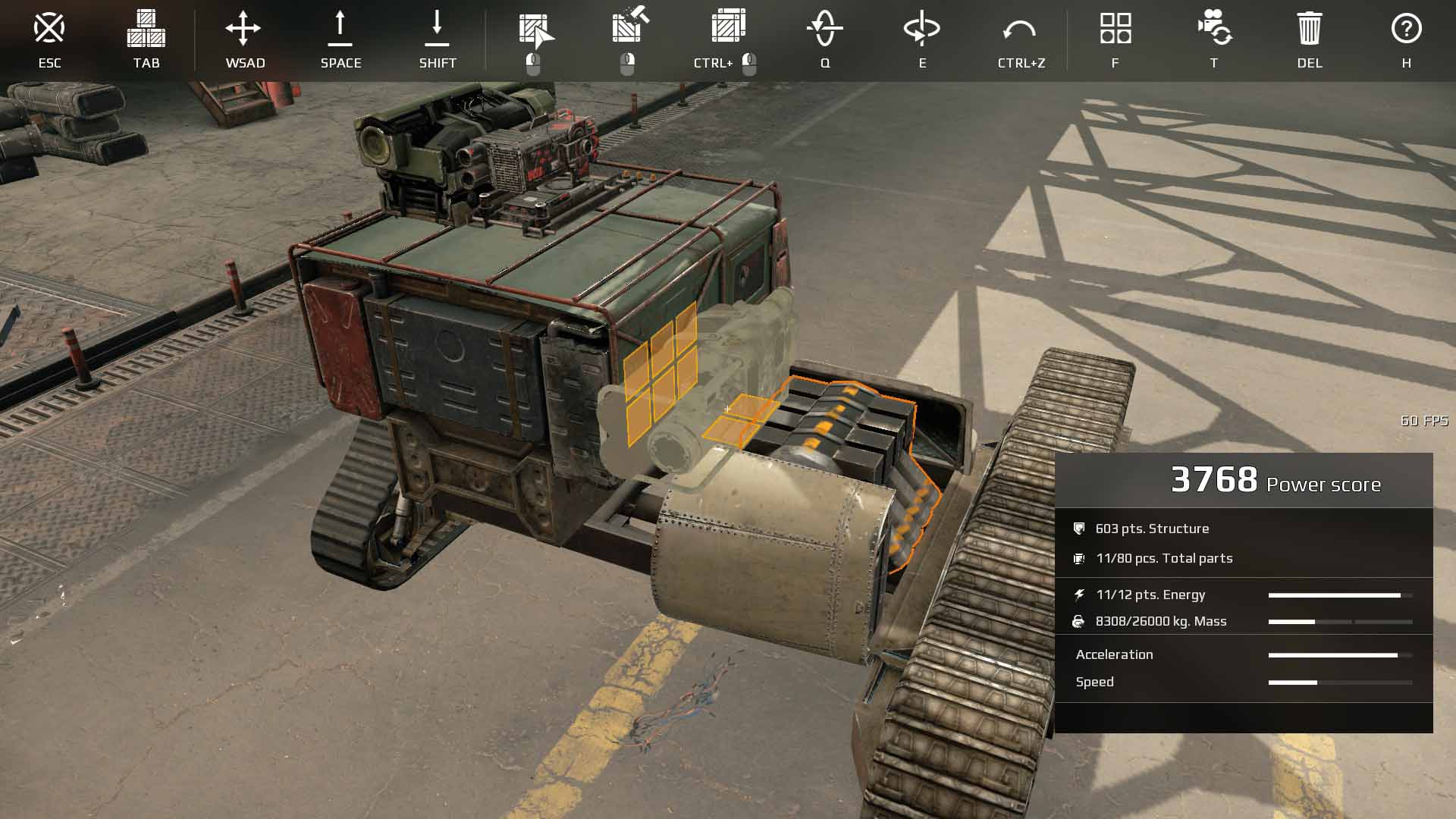Open the parts storage crates icon
1456x819 pixels.
(146, 29)
